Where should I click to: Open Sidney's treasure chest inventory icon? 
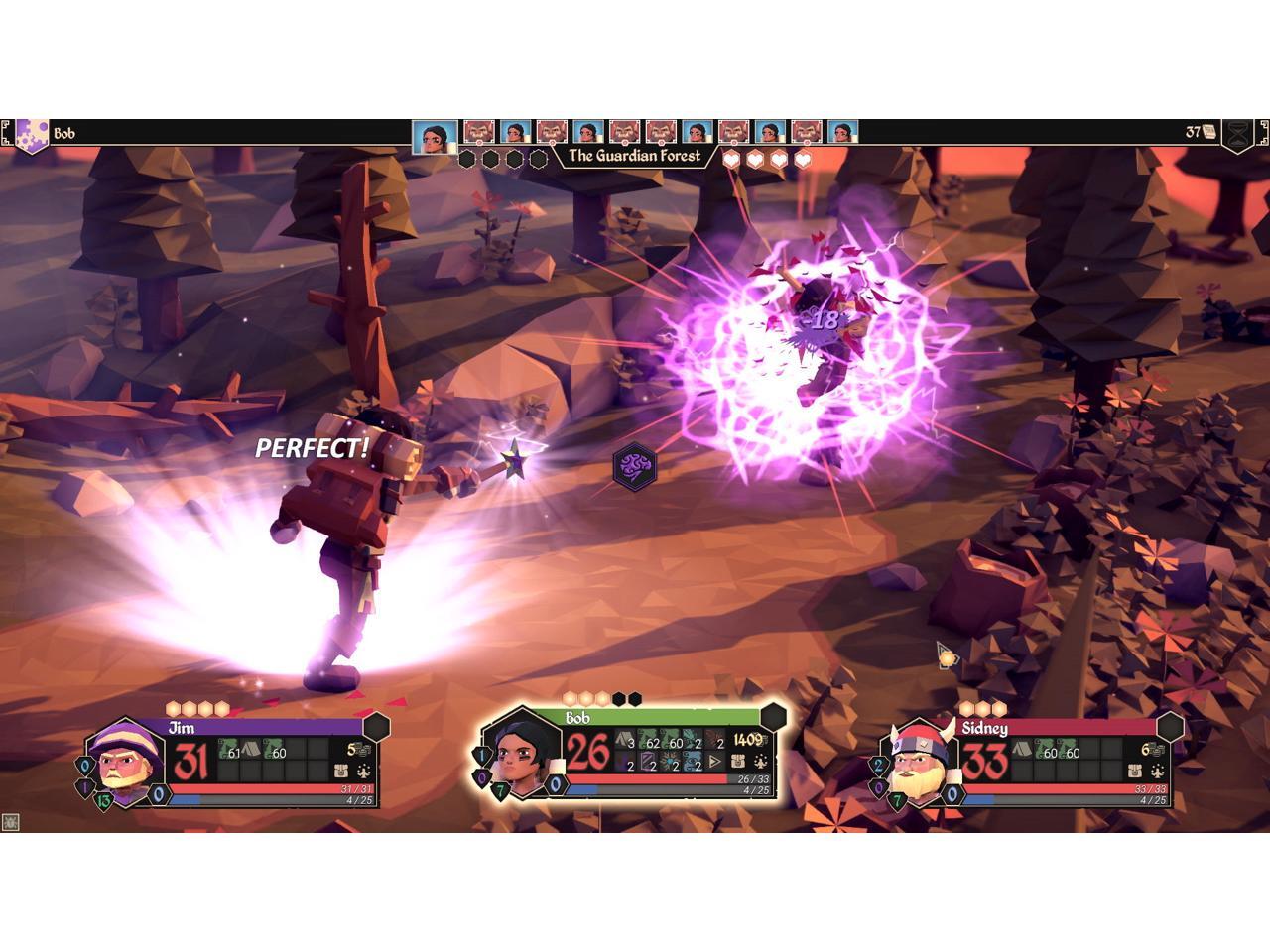[x=1134, y=772]
